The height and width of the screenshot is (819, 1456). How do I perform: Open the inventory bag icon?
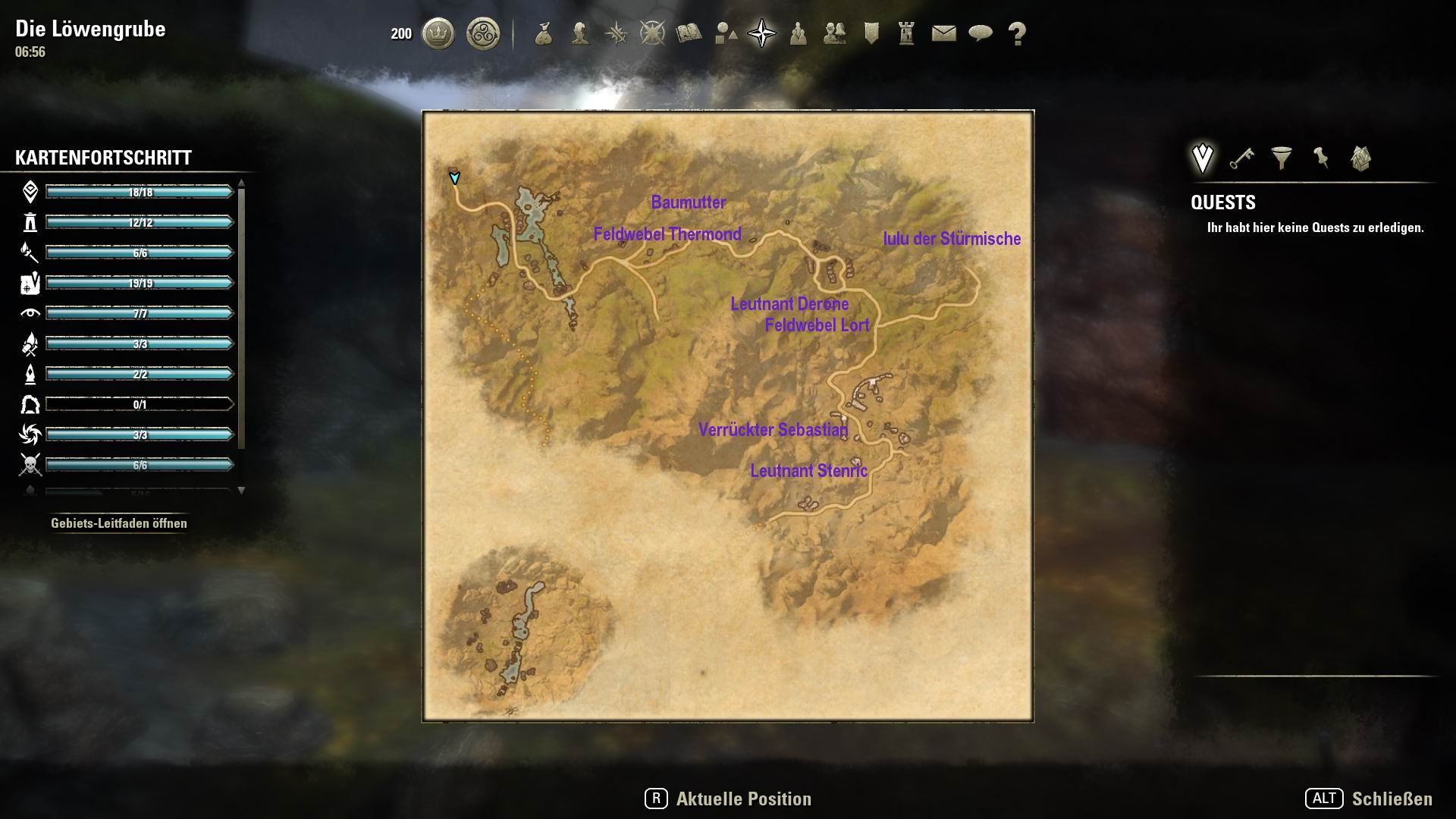[544, 33]
